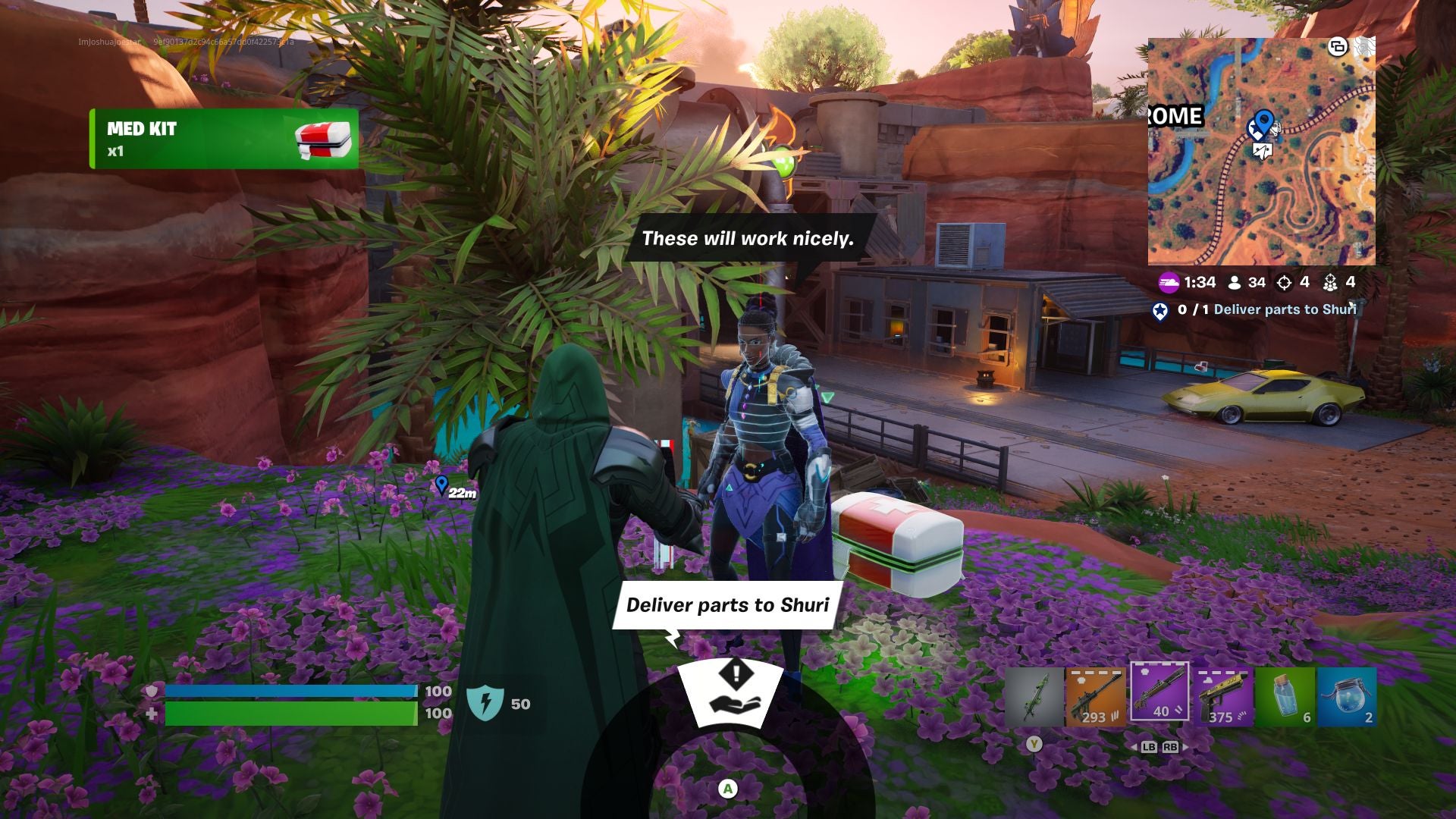Click the quest star marker next to the objective

1160,311
